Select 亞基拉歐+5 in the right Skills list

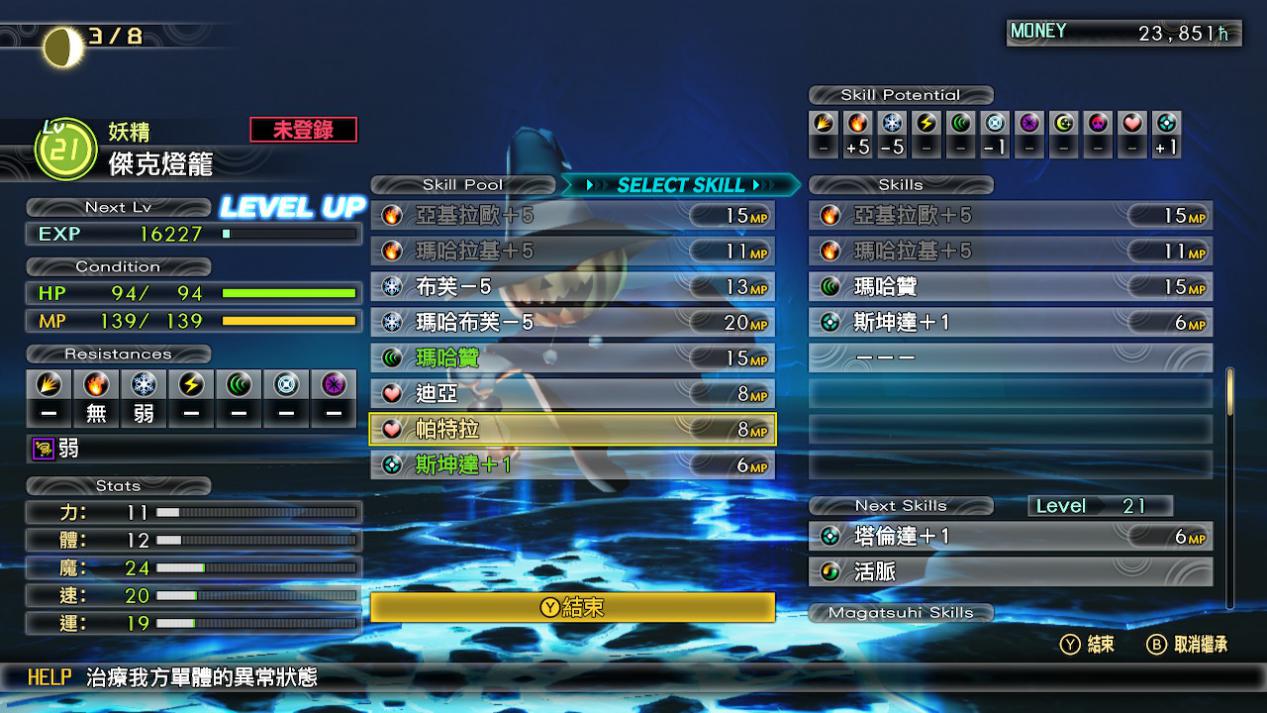[1010, 216]
